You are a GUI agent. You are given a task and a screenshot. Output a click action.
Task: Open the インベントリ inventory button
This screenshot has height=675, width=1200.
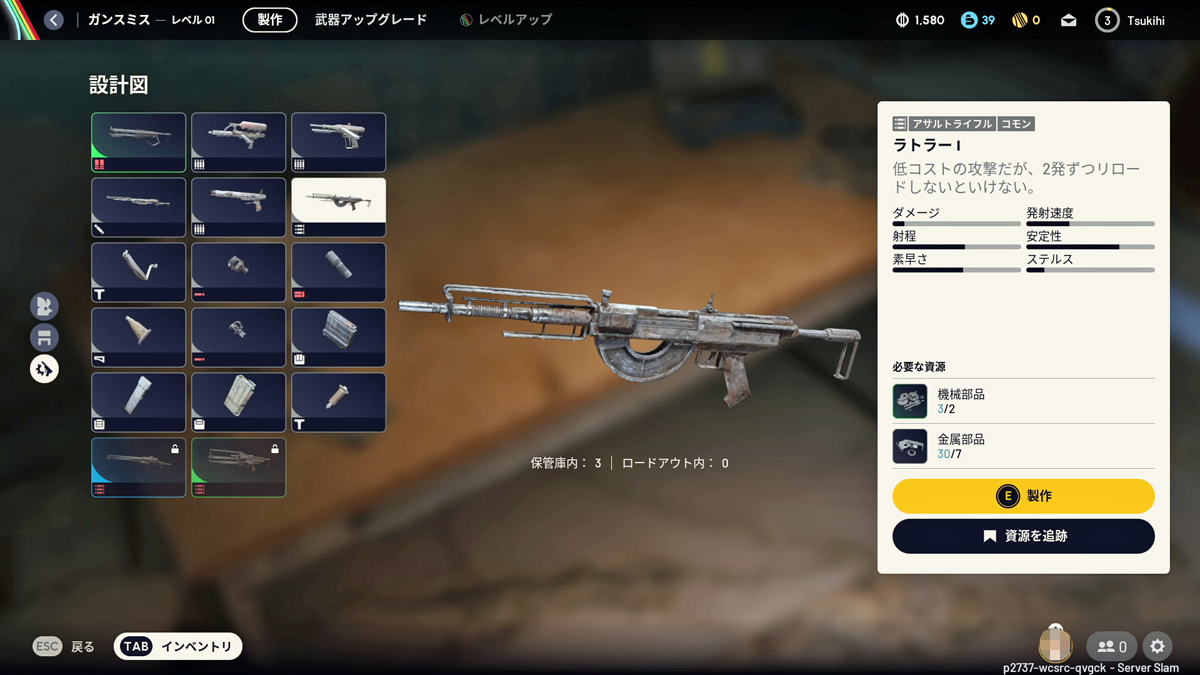tap(178, 647)
